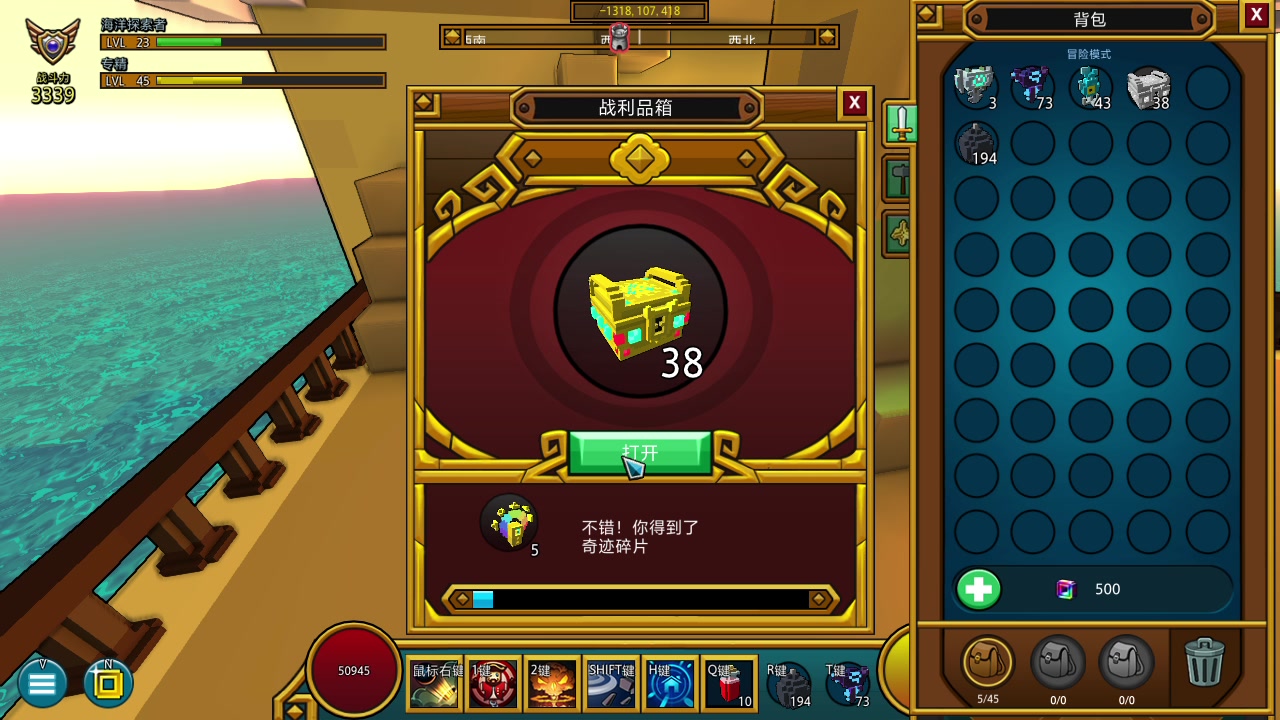This screenshot has width=1280, height=720.
Task: Switch to the hammer tab beside the loot box
Action: pyautogui.click(x=898, y=180)
